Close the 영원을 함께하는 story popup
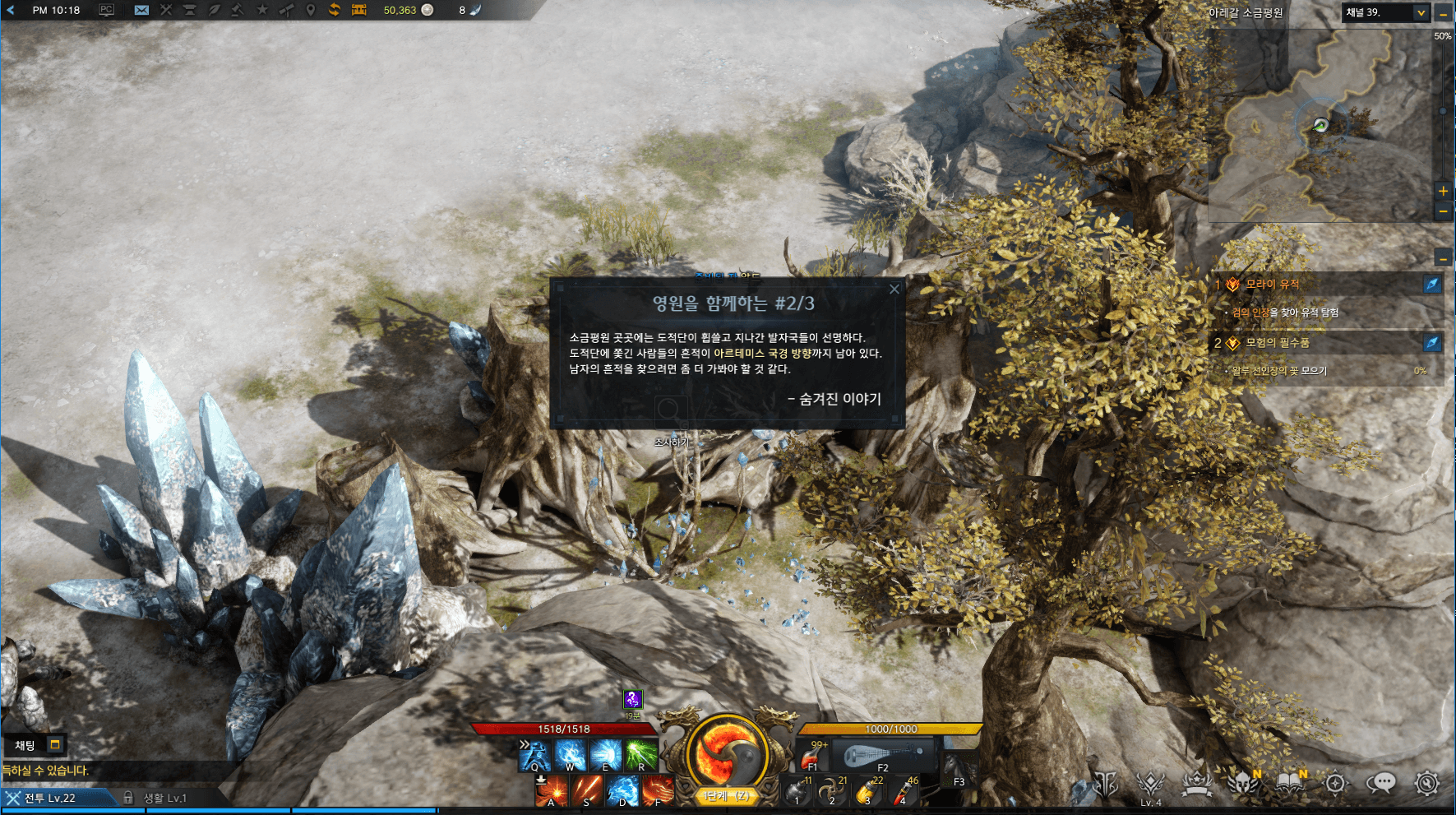The image size is (1456, 815). [x=894, y=289]
